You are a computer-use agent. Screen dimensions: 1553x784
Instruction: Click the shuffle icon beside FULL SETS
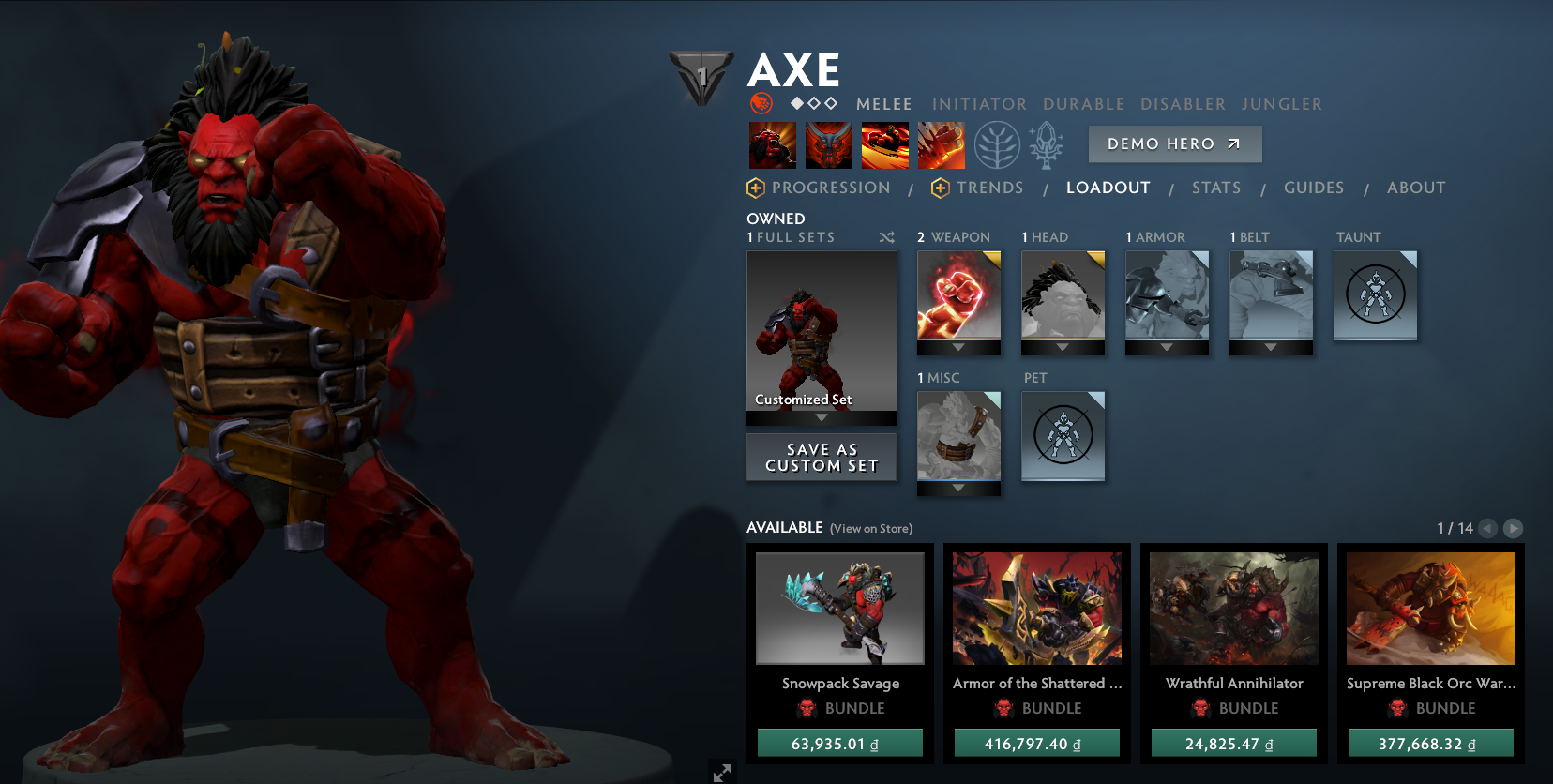click(x=886, y=237)
